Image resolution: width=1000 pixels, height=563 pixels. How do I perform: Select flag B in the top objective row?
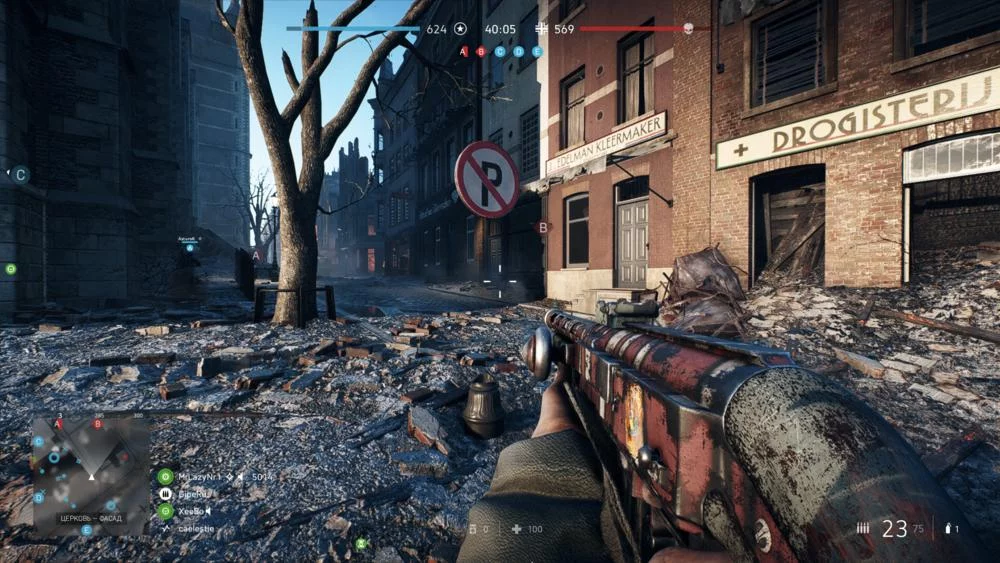[x=481, y=51]
